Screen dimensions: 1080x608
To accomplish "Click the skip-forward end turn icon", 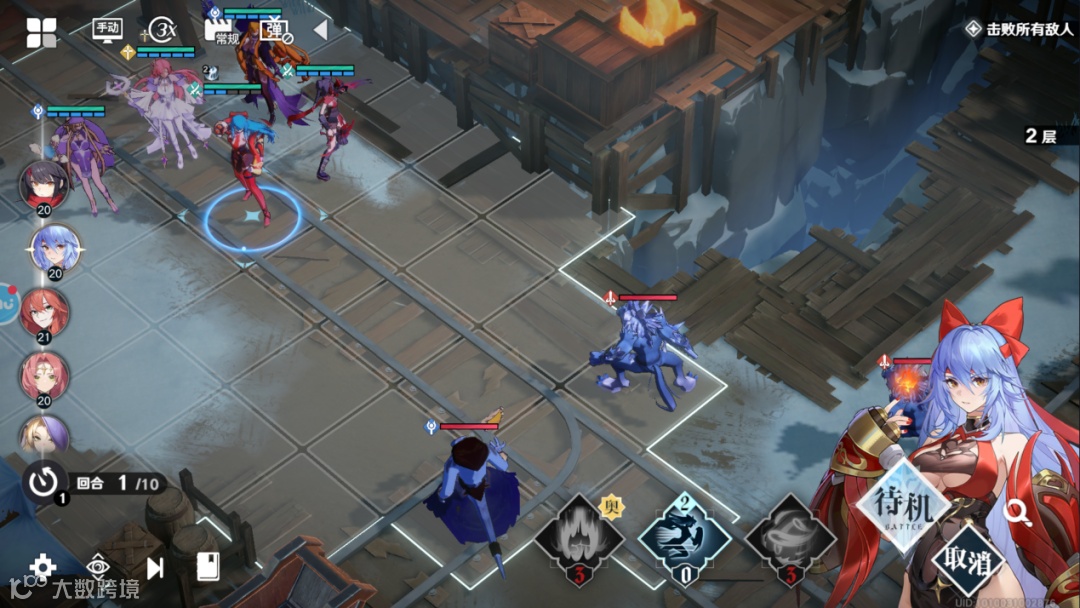I will 155,568.
